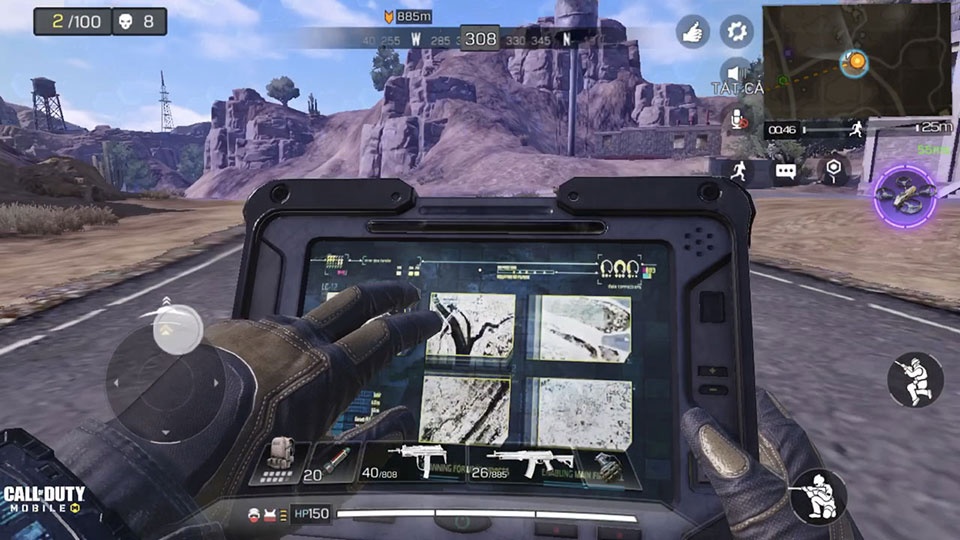960x540 pixels.
Task: Open the settings gear menu
Action: pos(737,31)
